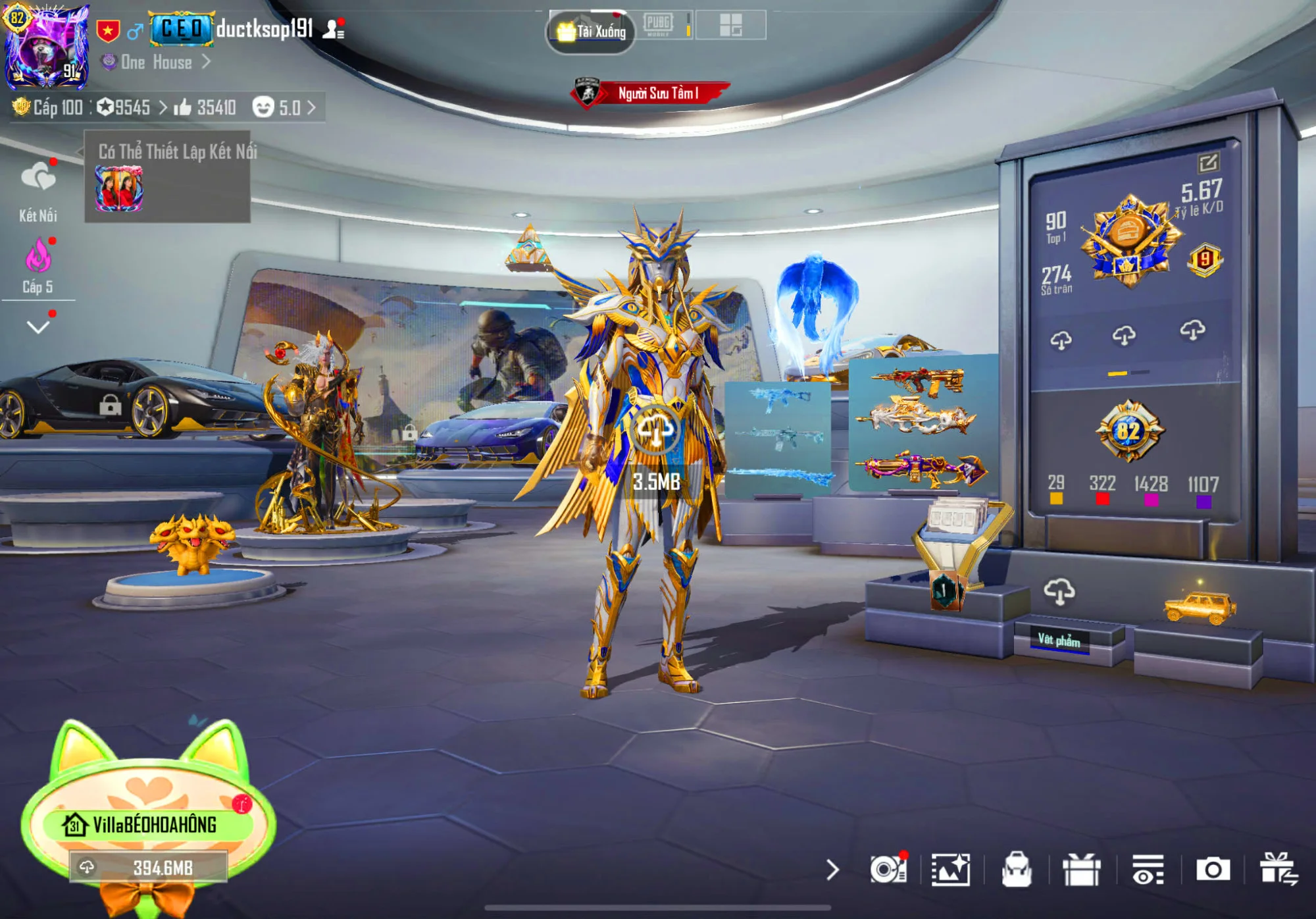Open the Cấp 5 pink flame icon

38,257
